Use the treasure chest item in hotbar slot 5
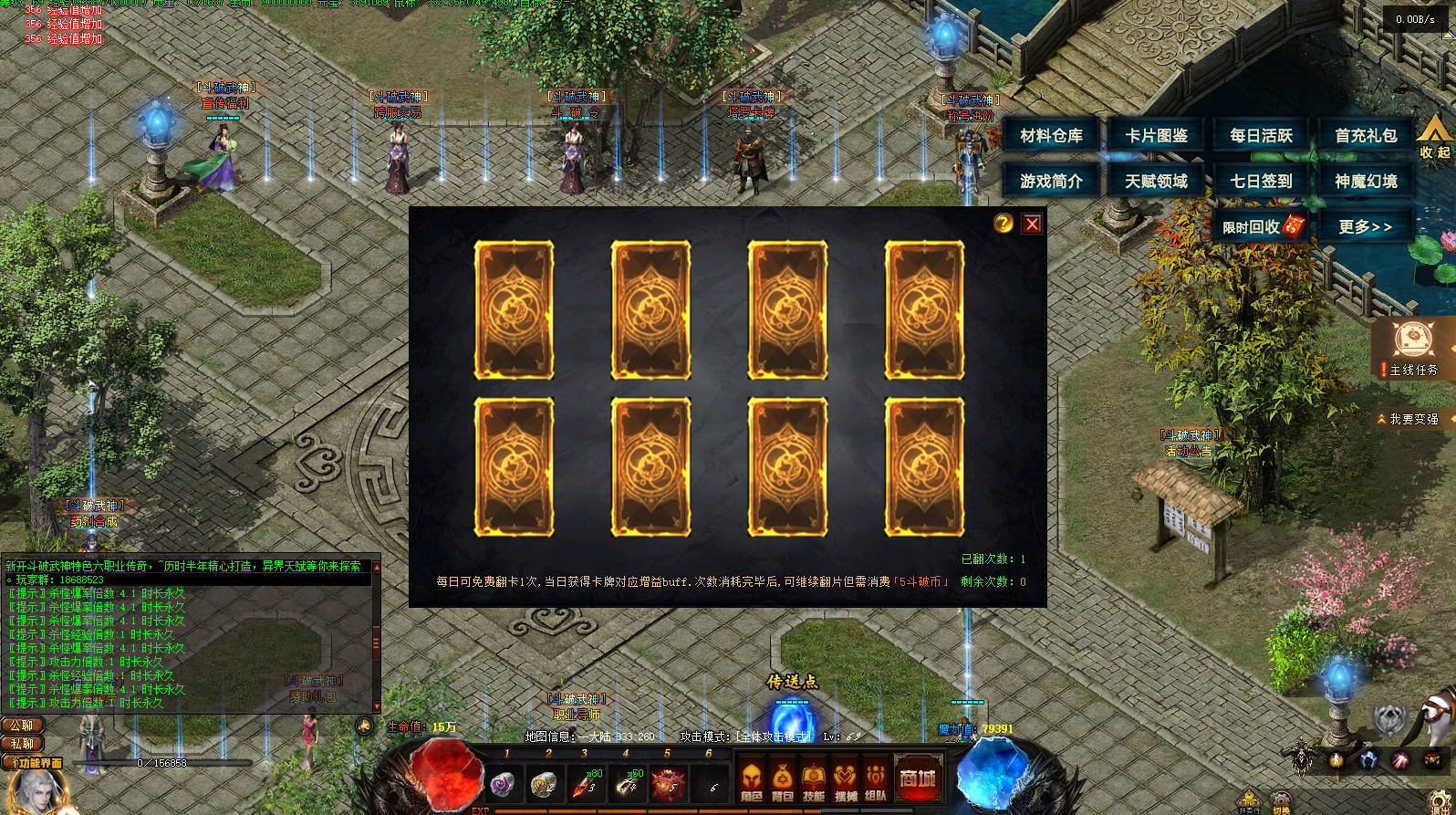This screenshot has height=815, width=1456. [667, 783]
